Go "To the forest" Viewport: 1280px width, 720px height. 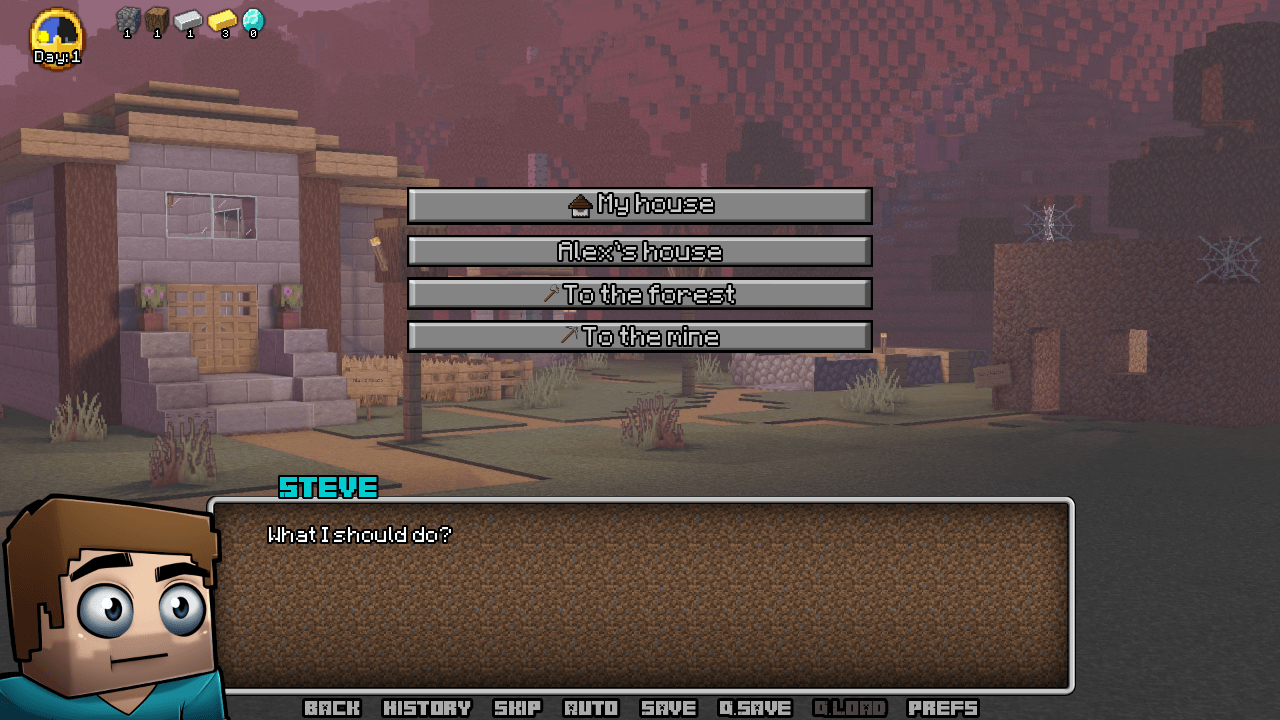[640, 294]
